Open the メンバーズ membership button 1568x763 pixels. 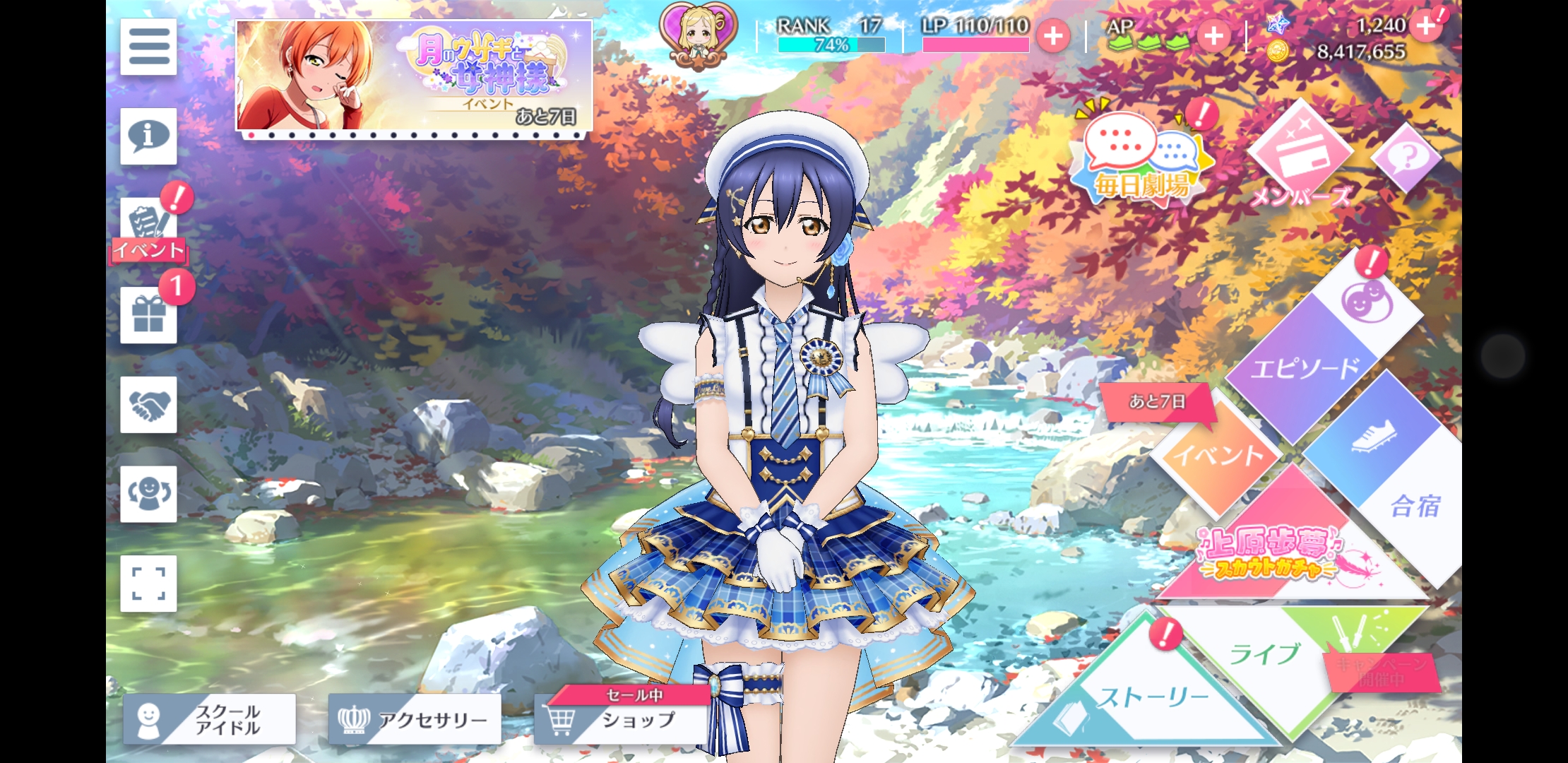tap(1300, 159)
